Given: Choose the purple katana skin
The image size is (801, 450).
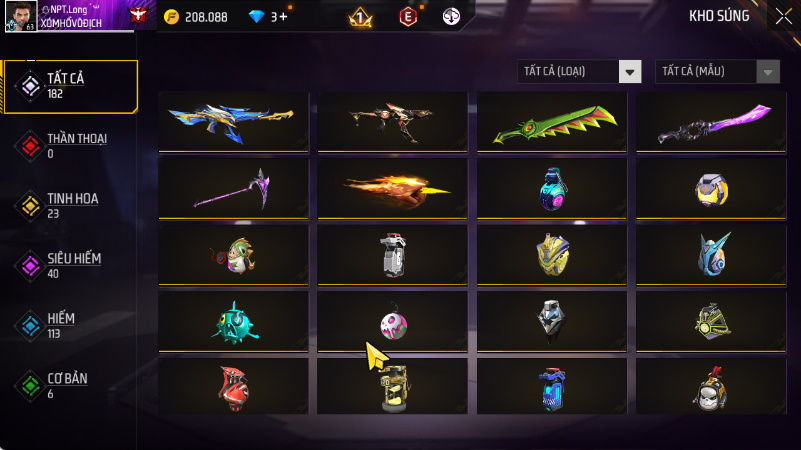Looking at the screenshot, I should 710,124.
